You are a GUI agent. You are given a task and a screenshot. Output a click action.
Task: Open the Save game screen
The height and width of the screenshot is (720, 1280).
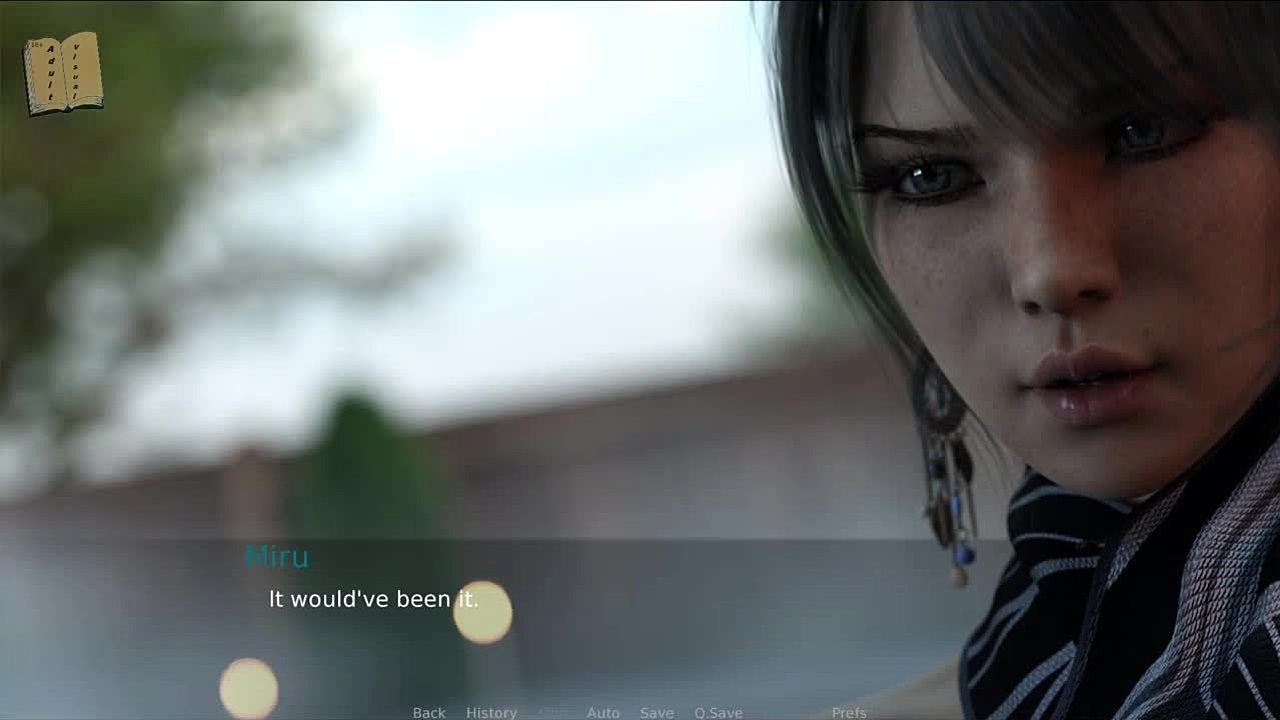(656, 712)
